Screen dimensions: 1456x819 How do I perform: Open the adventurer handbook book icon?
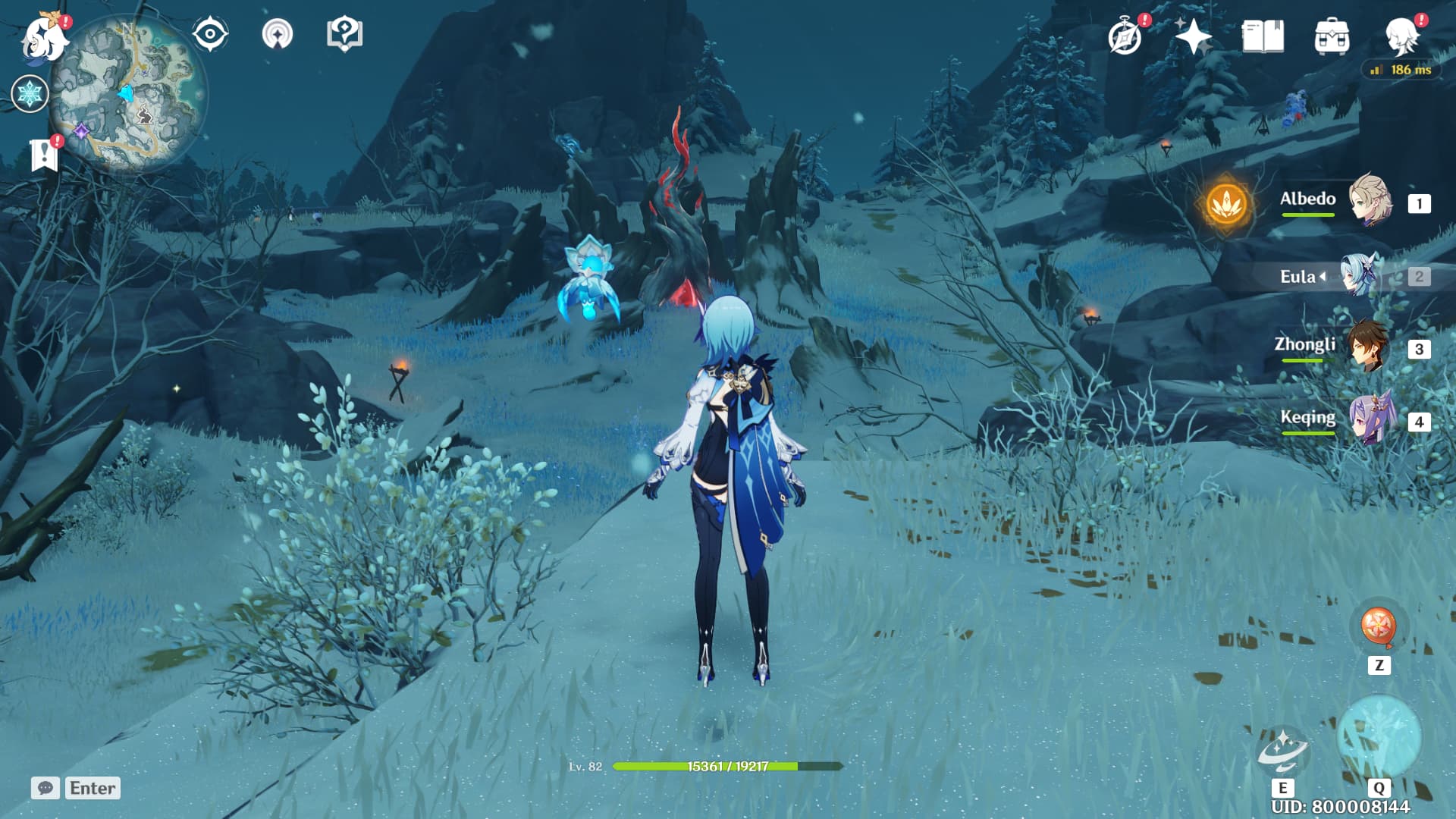[x=1263, y=36]
